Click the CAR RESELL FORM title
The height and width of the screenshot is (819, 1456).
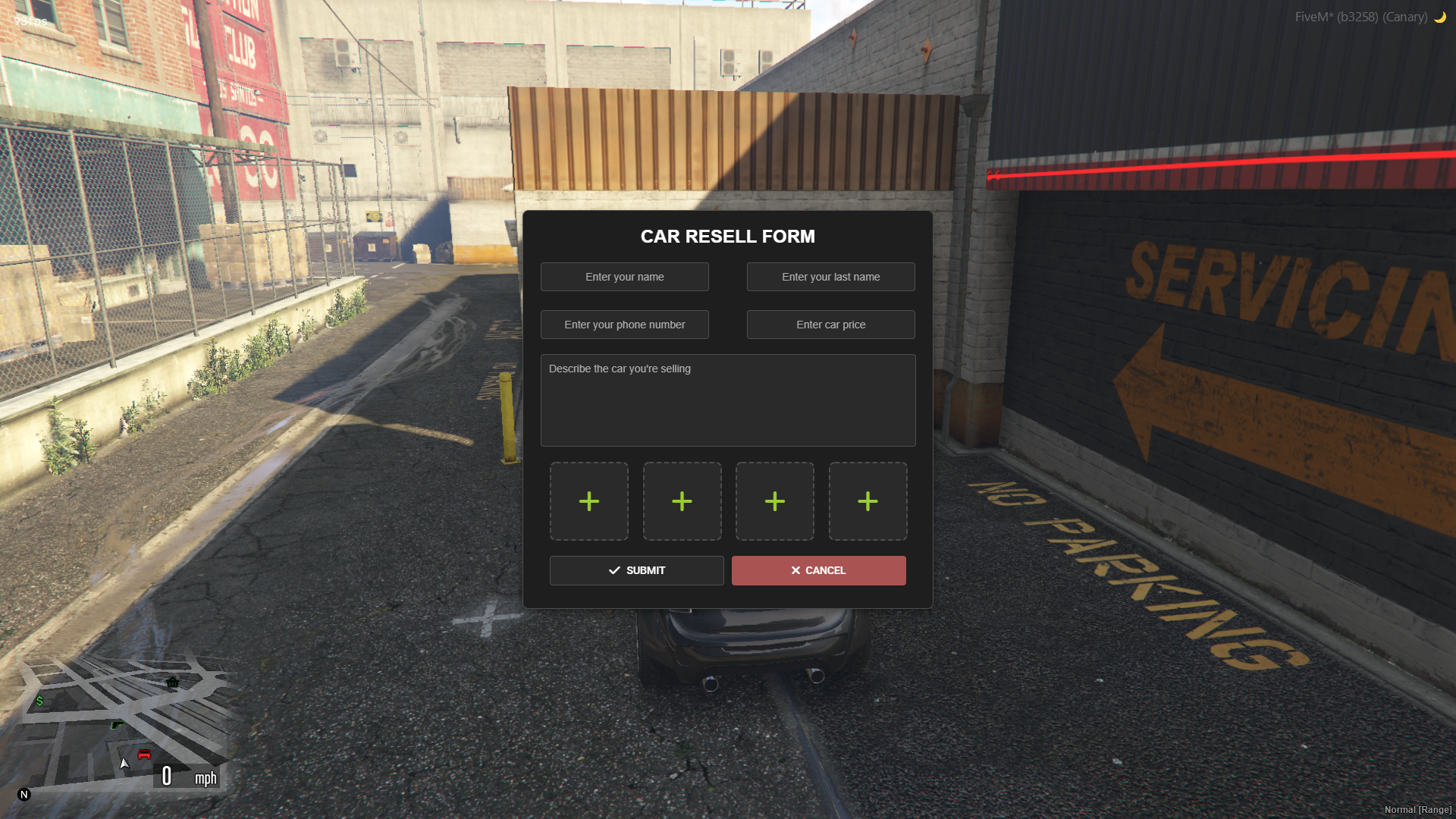click(727, 236)
